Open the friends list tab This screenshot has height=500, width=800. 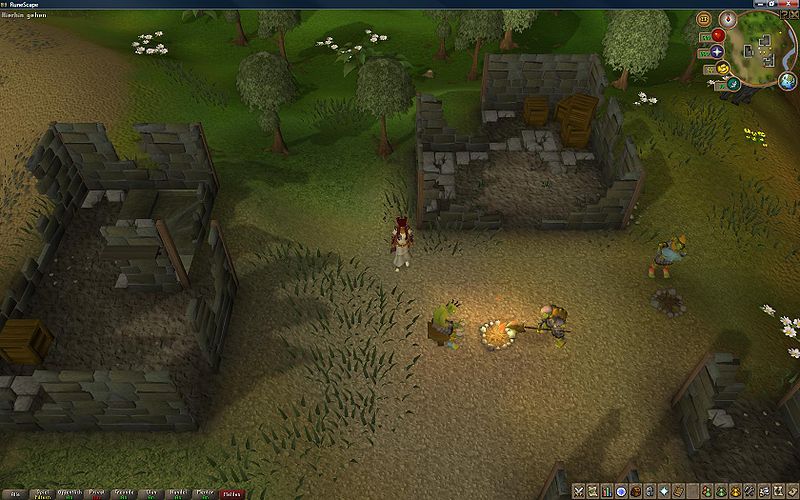coord(706,491)
